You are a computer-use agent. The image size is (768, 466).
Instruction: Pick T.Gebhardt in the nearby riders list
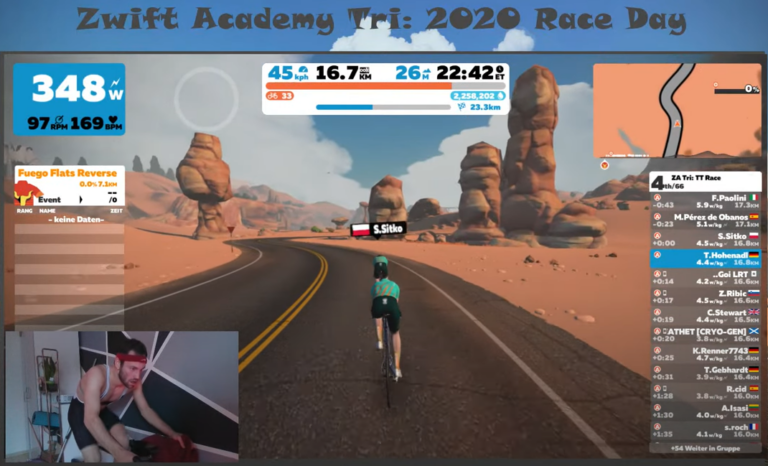point(705,373)
